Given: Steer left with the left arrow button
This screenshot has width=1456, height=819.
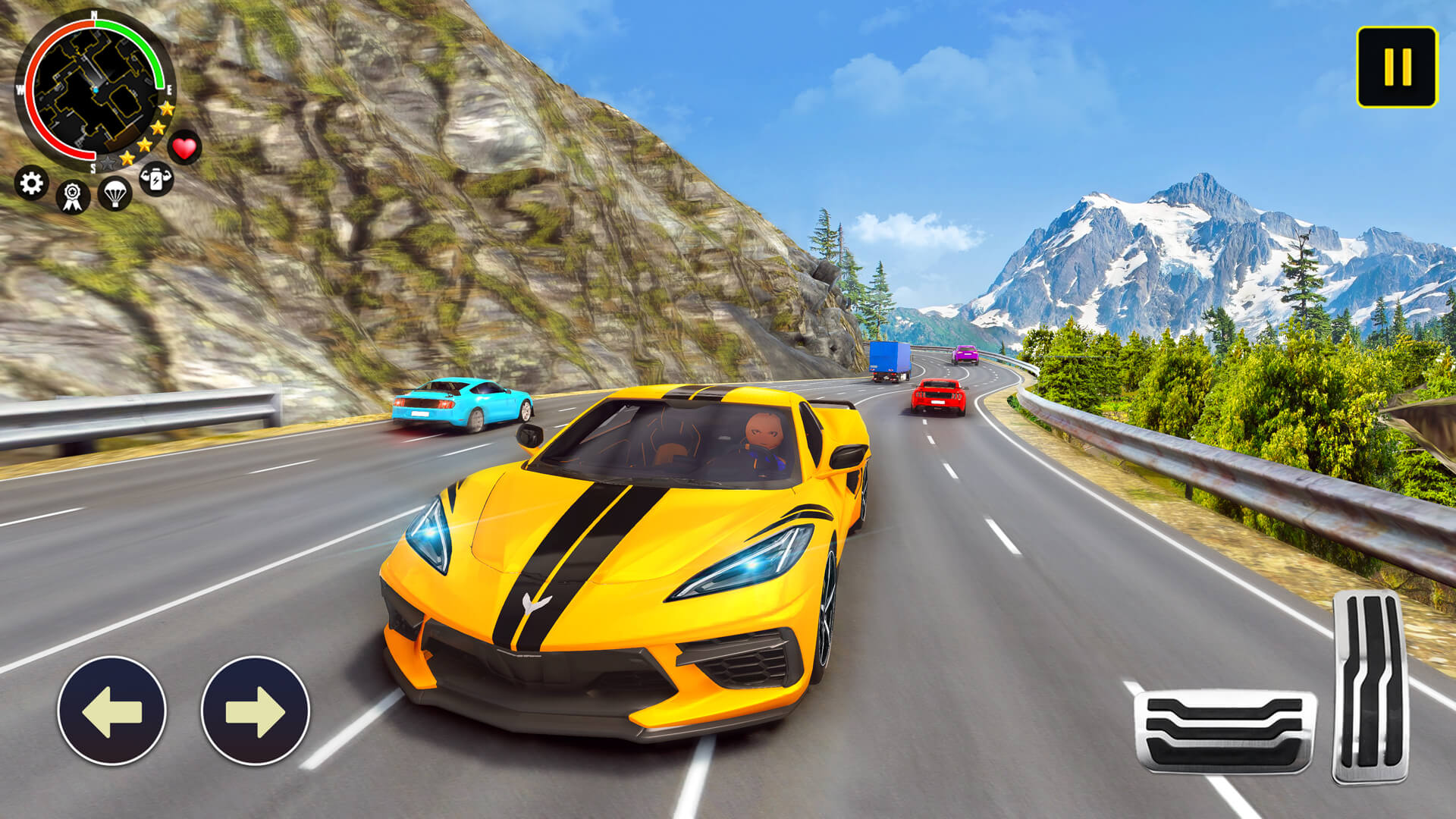Looking at the screenshot, I should click(x=111, y=711).
